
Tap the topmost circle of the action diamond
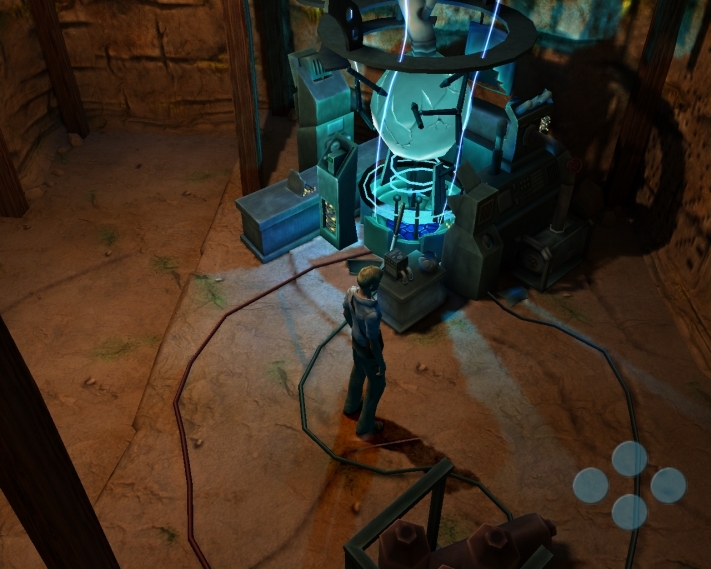click(x=629, y=459)
